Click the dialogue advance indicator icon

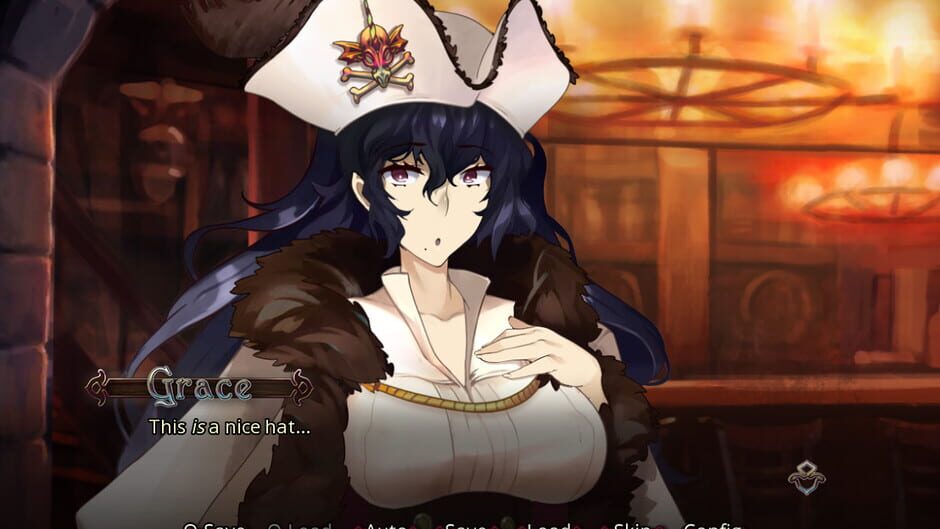click(x=806, y=477)
